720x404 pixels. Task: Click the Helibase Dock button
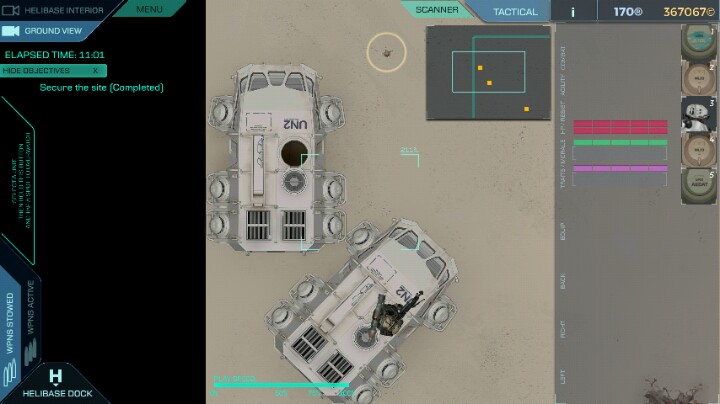pos(56,384)
